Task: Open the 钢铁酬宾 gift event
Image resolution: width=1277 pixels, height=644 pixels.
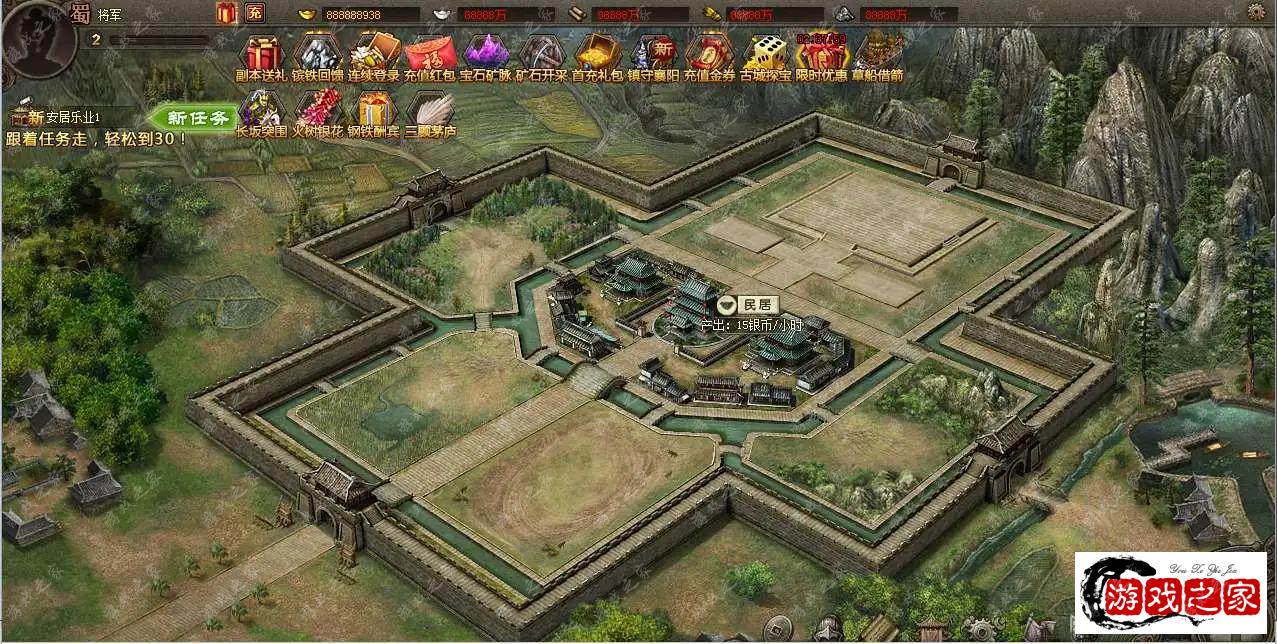Action: pyautogui.click(x=374, y=110)
